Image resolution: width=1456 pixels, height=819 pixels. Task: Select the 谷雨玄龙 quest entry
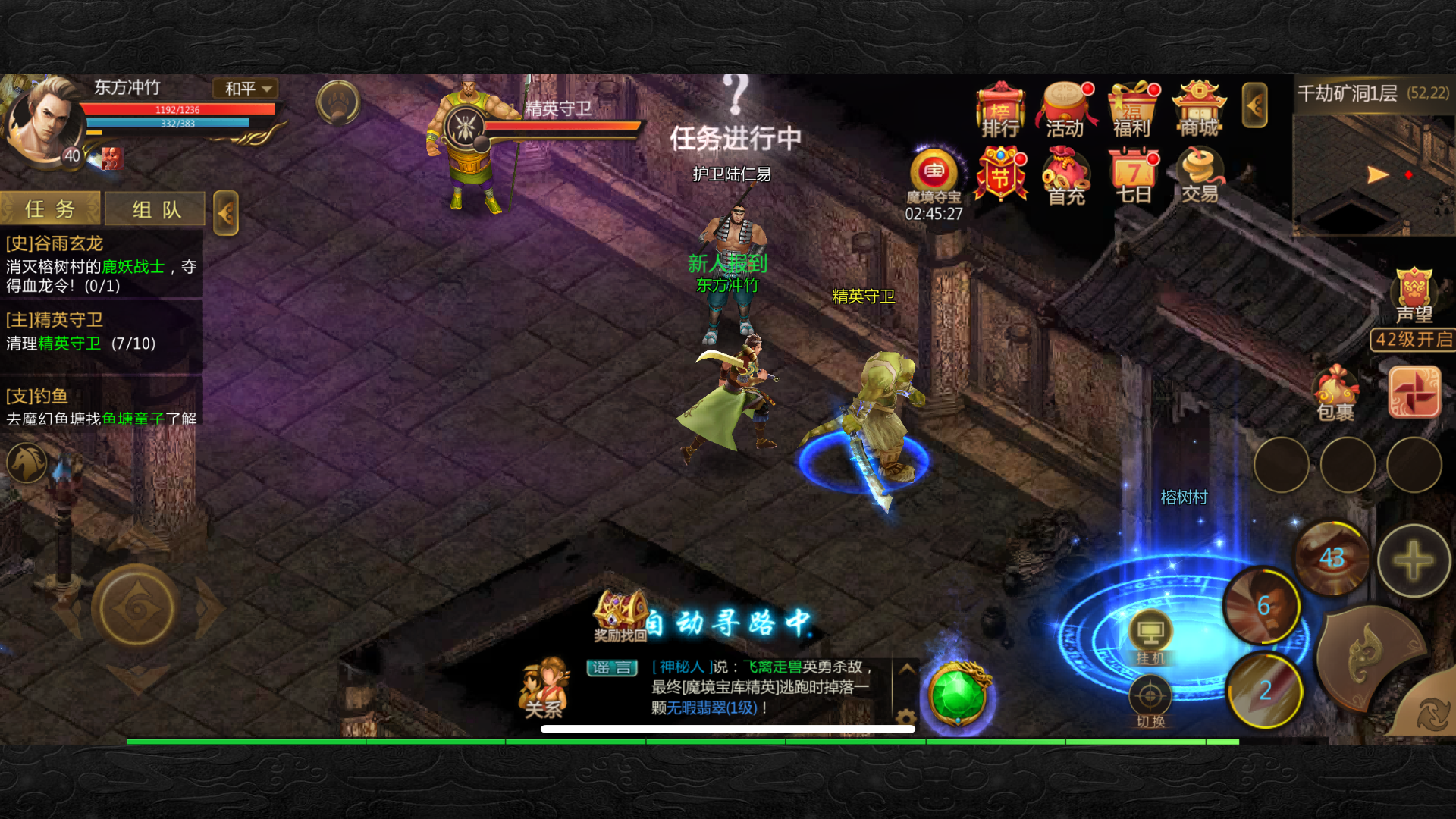tap(100, 264)
